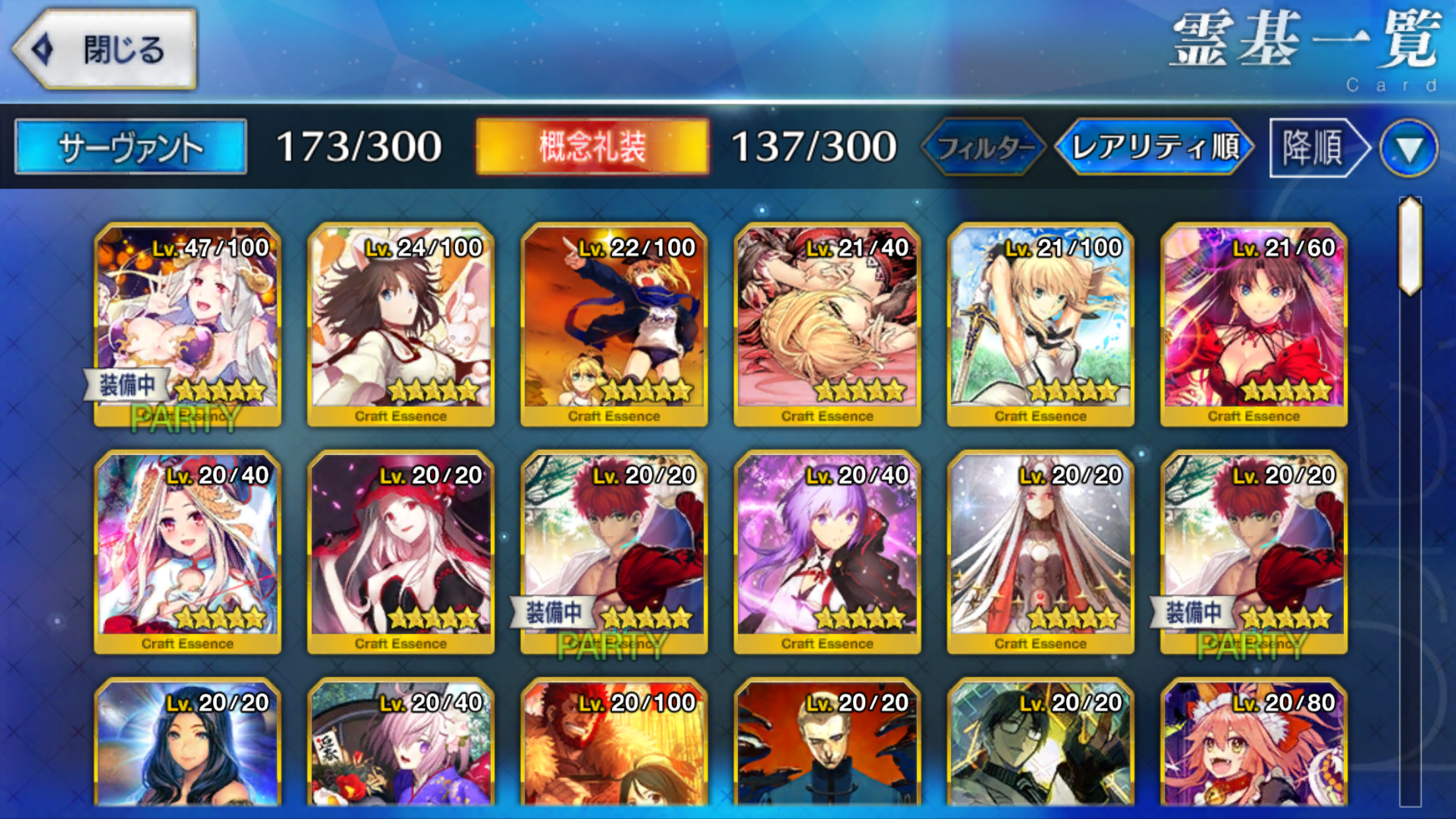Screen dimensions: 1456x819
Task: Choose the Lv. 22/100 Craft Essence card
Action: (614, 324)
